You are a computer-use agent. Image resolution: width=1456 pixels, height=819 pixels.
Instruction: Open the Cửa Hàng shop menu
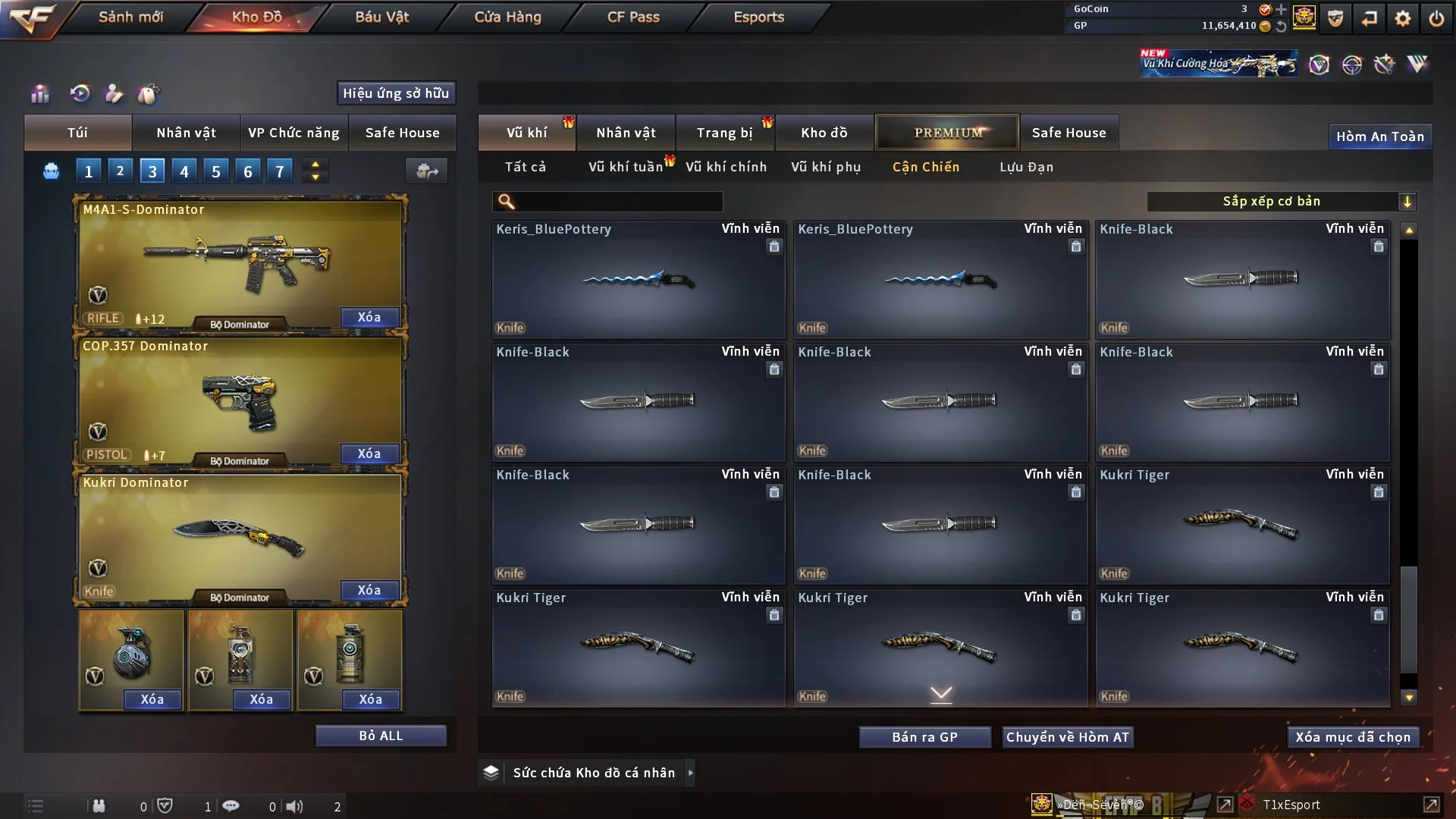[x=507, y=17]
